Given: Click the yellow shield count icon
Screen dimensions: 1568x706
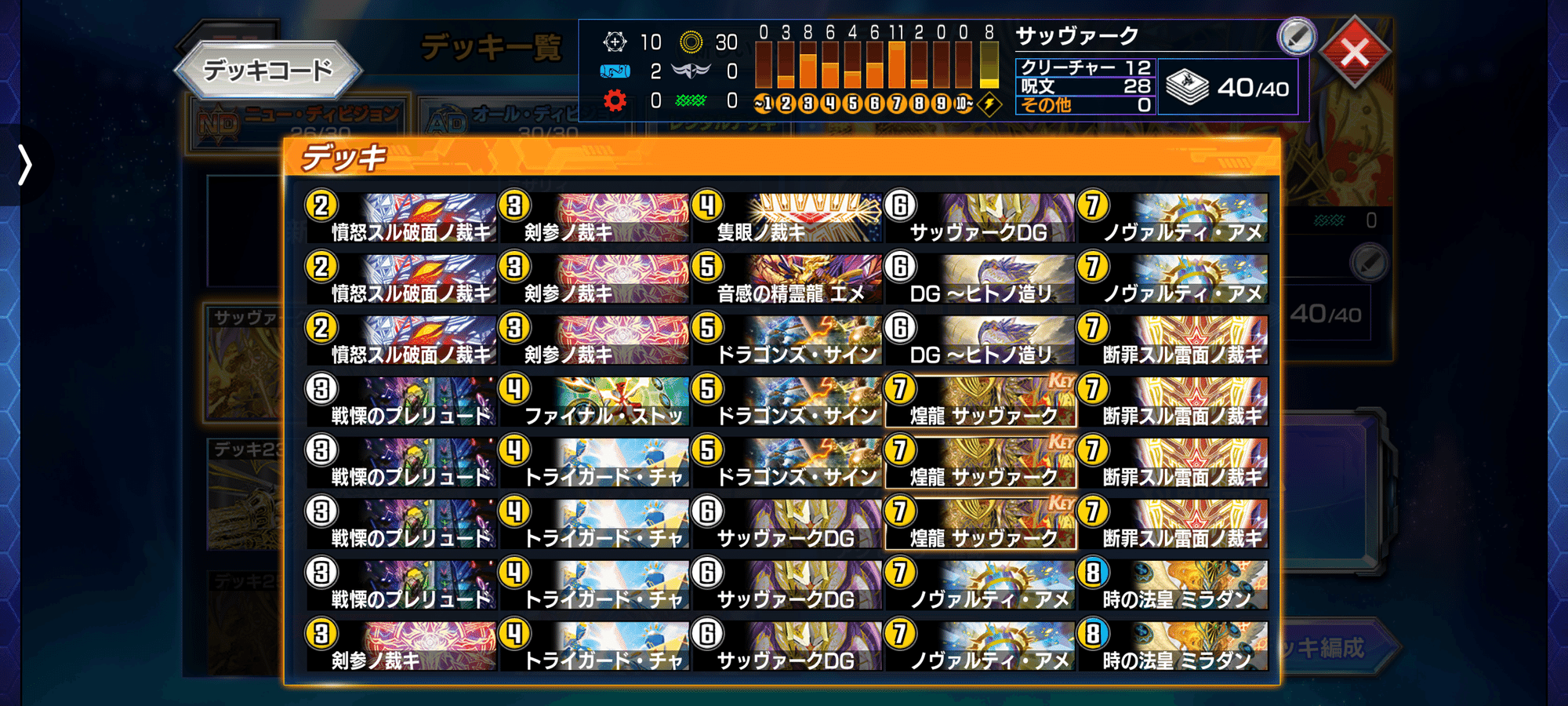Looking at the screenshot, I should click(691, 42).
